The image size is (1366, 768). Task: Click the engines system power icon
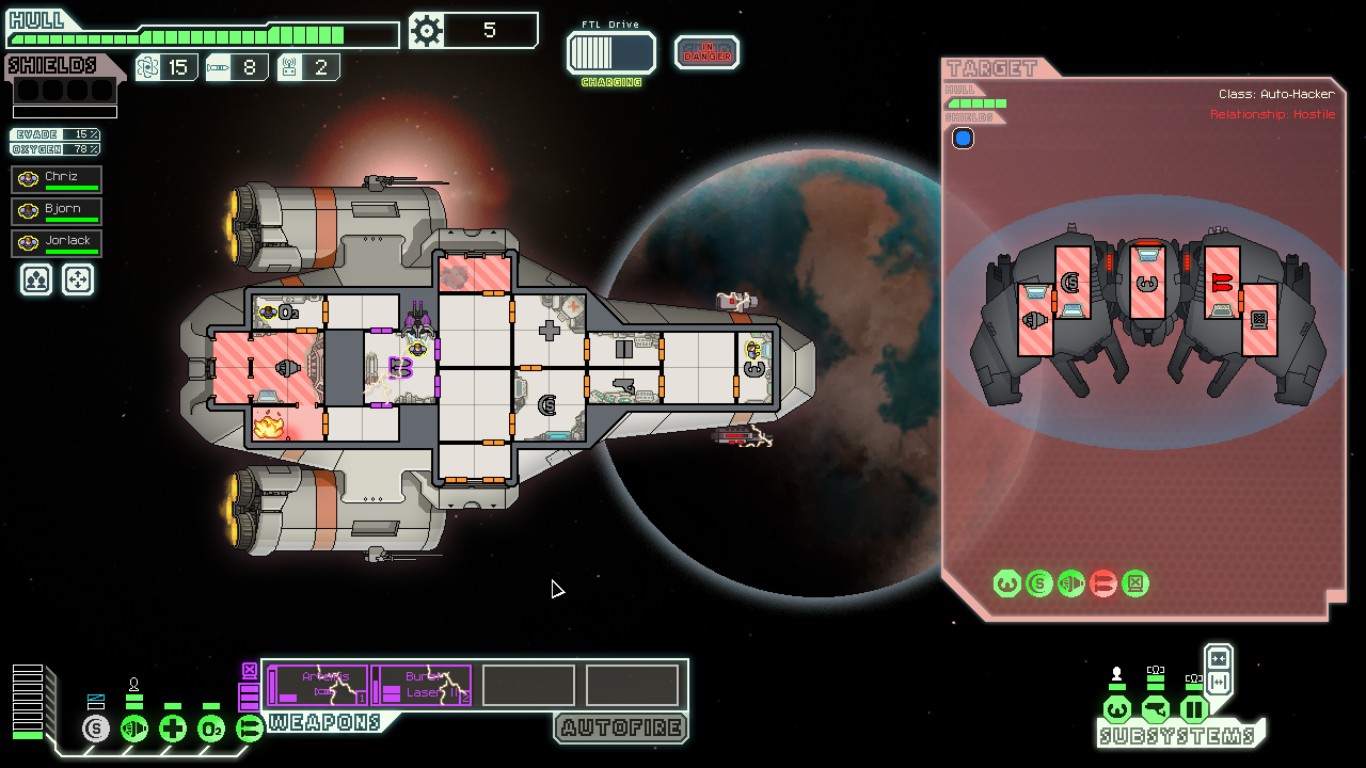pos(134,729)
